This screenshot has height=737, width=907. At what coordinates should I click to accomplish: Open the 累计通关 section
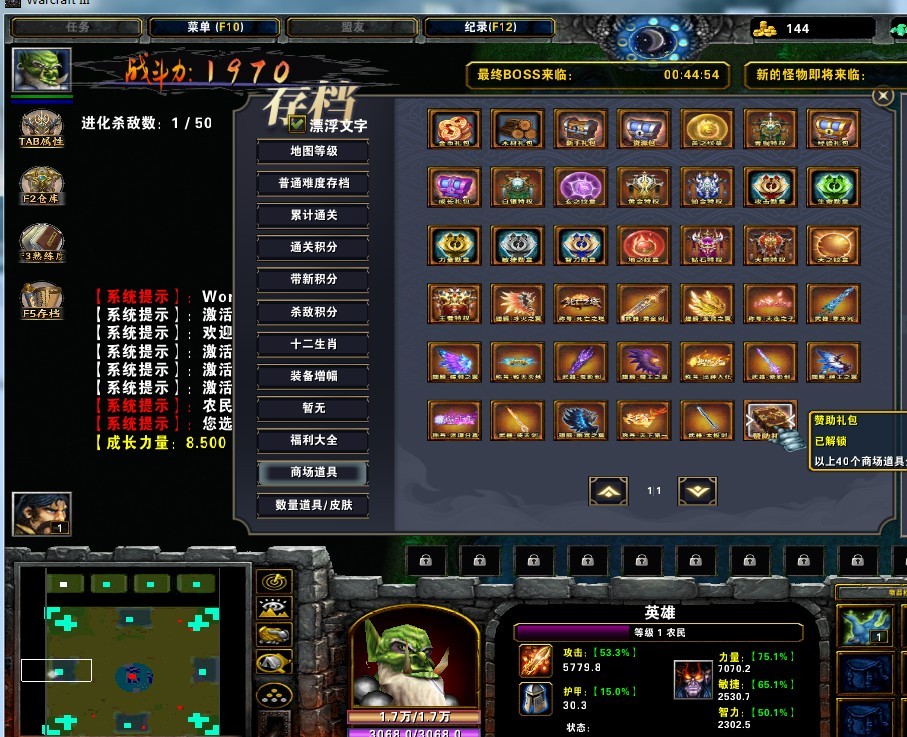click(313, 216)
